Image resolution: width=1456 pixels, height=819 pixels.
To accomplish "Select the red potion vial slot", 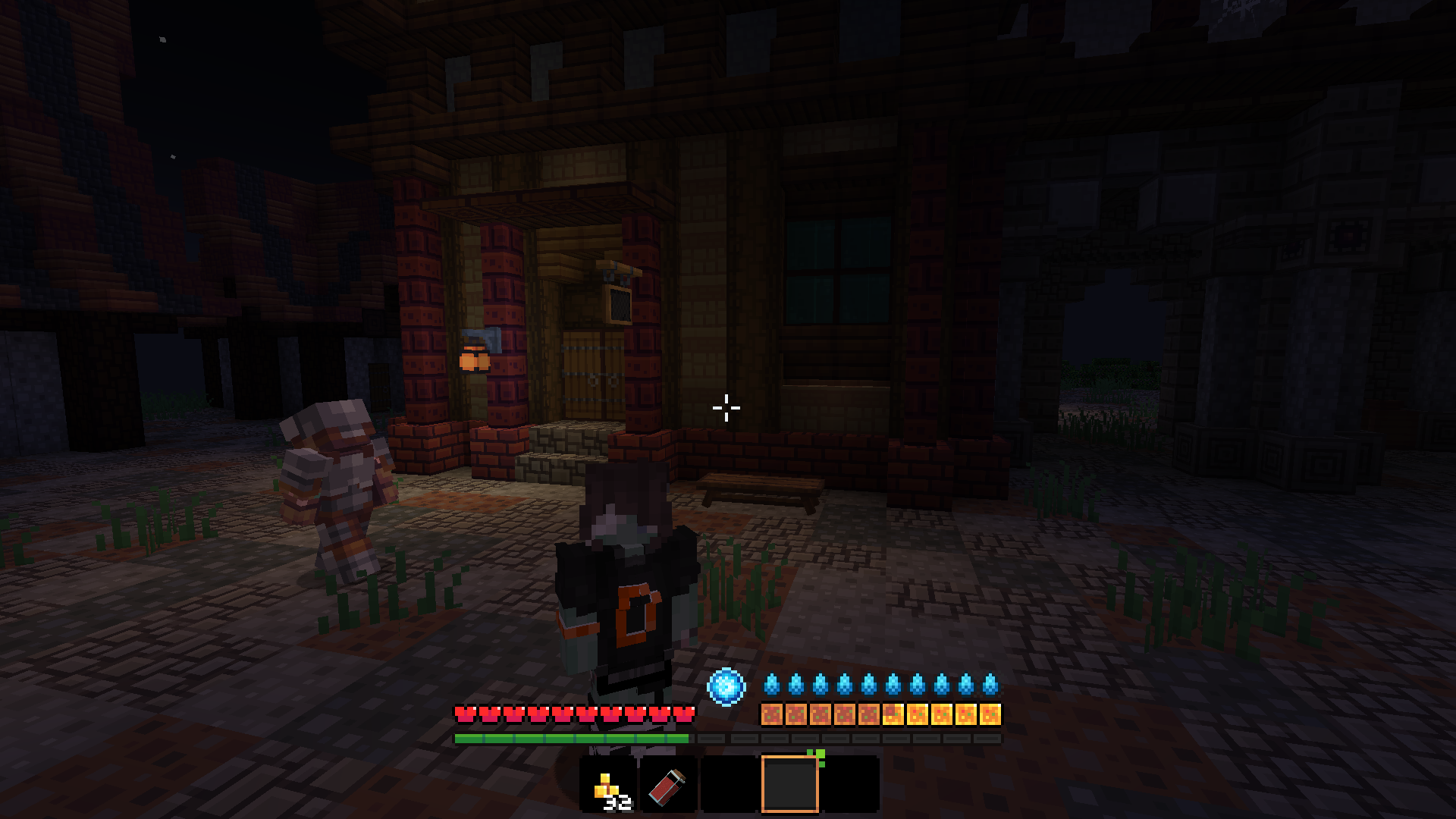I will coord(668,785).
